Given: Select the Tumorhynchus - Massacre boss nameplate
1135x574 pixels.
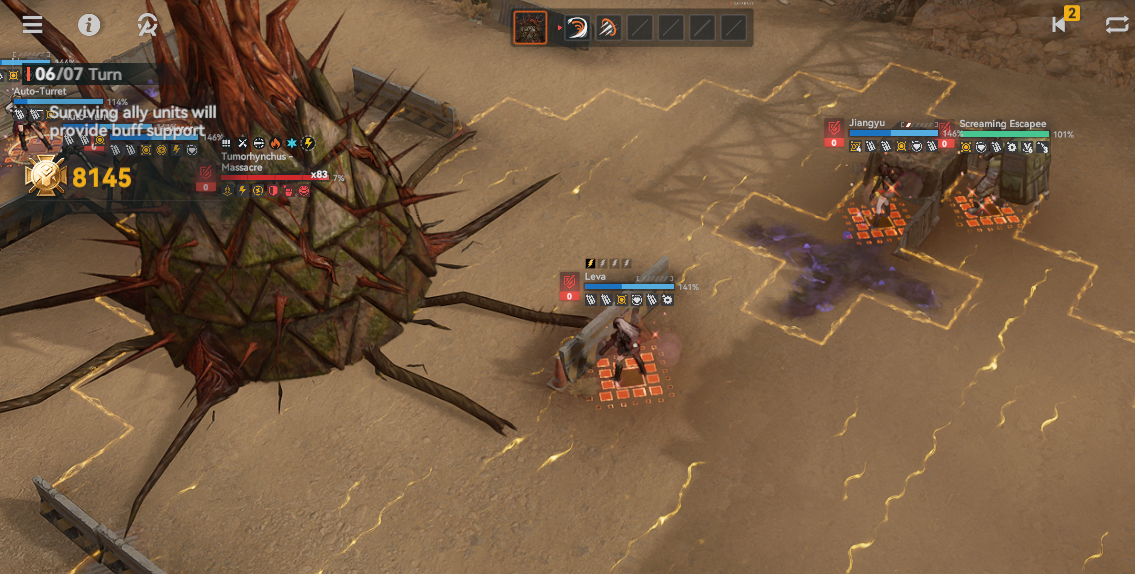Looking at the screenshot, I should (x=256, y=162).
